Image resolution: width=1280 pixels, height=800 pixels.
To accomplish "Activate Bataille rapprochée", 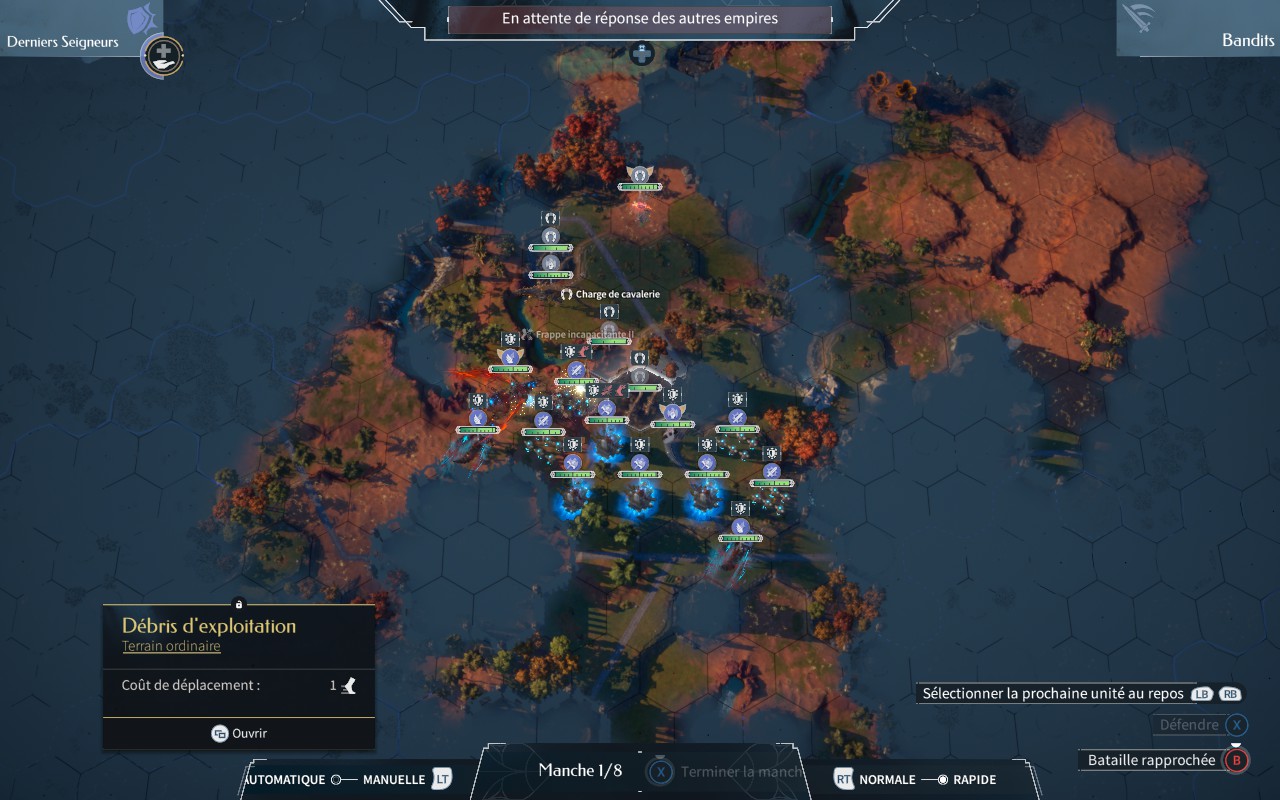I will (x=1151, y=760).
